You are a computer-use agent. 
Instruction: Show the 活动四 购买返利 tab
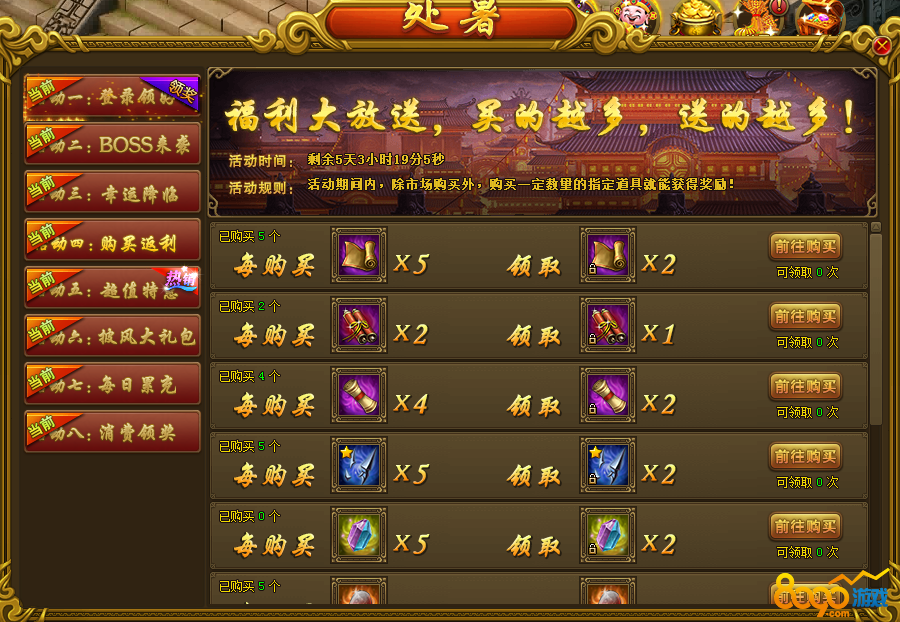(112, 240)
